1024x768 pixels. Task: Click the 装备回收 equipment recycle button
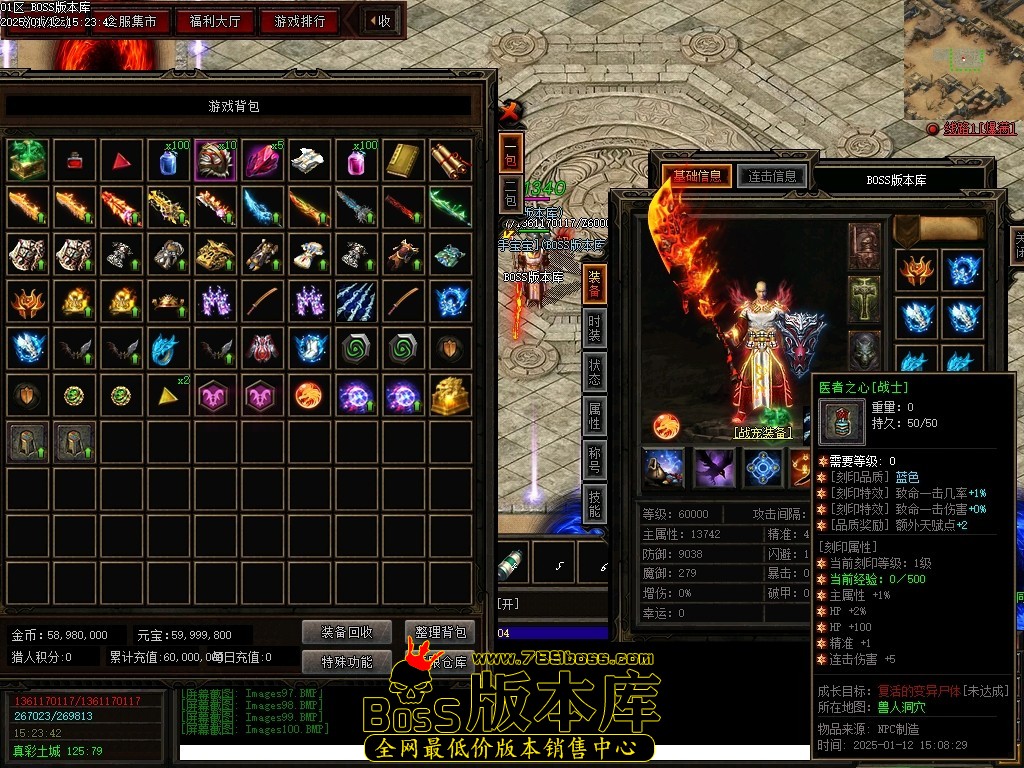coord(347,632)
